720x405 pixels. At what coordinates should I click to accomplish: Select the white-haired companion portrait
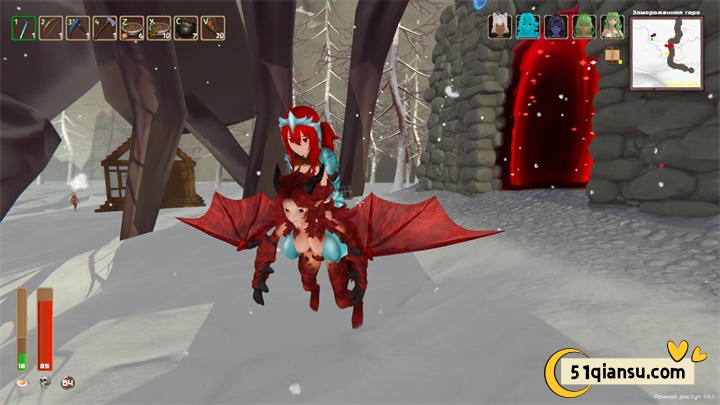pyautogui.click(x=499, y=26)
